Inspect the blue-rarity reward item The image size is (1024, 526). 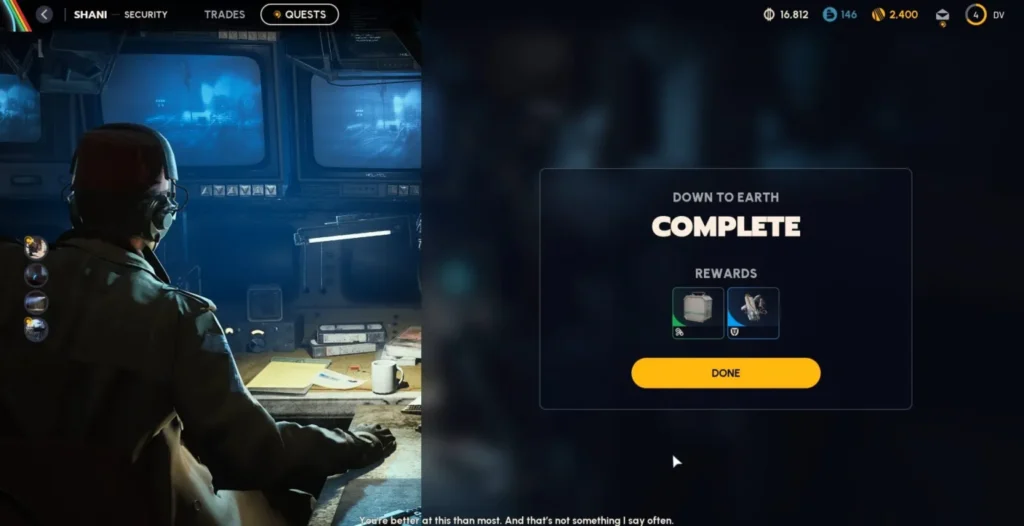753,313
